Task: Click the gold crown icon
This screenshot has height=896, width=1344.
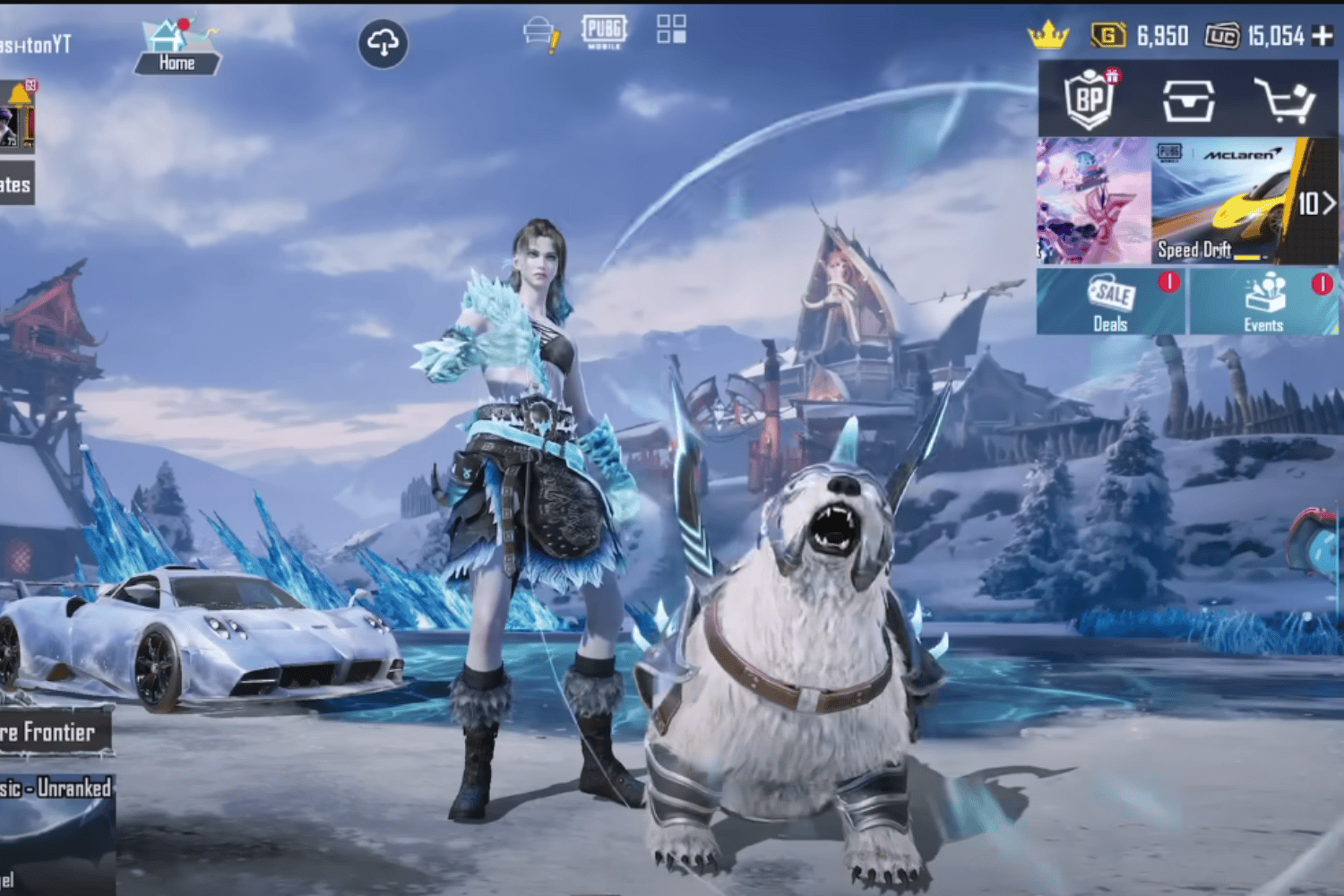Action: [x=1048, y=35]
